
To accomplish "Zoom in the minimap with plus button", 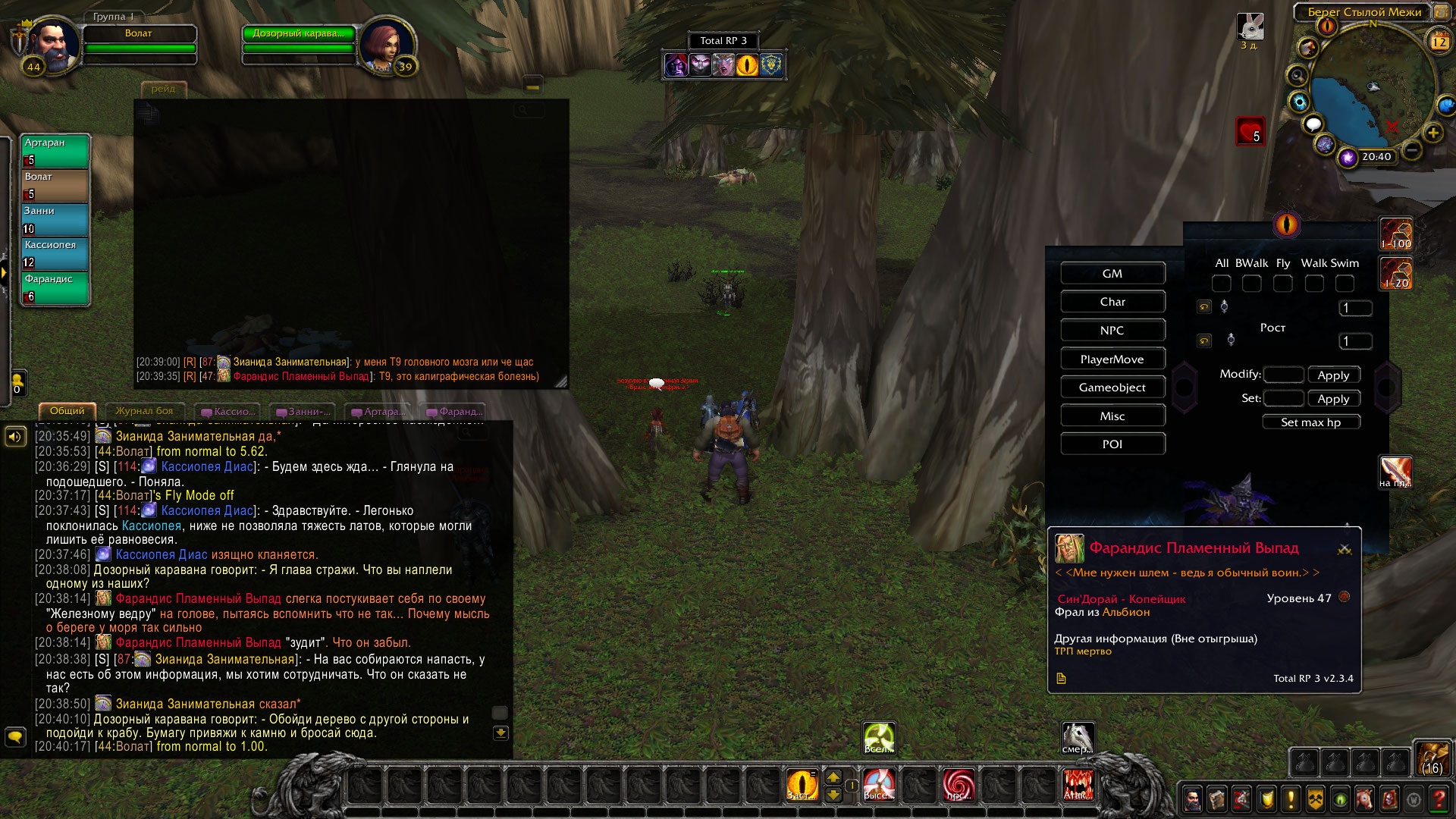I will 1432,133.
